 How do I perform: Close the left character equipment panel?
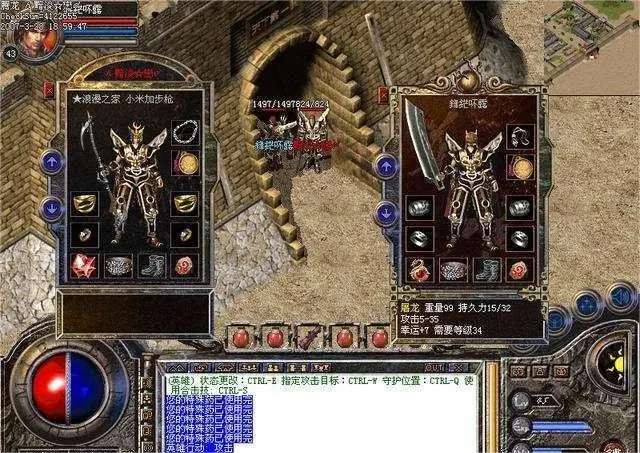click(x=50, y=89)
